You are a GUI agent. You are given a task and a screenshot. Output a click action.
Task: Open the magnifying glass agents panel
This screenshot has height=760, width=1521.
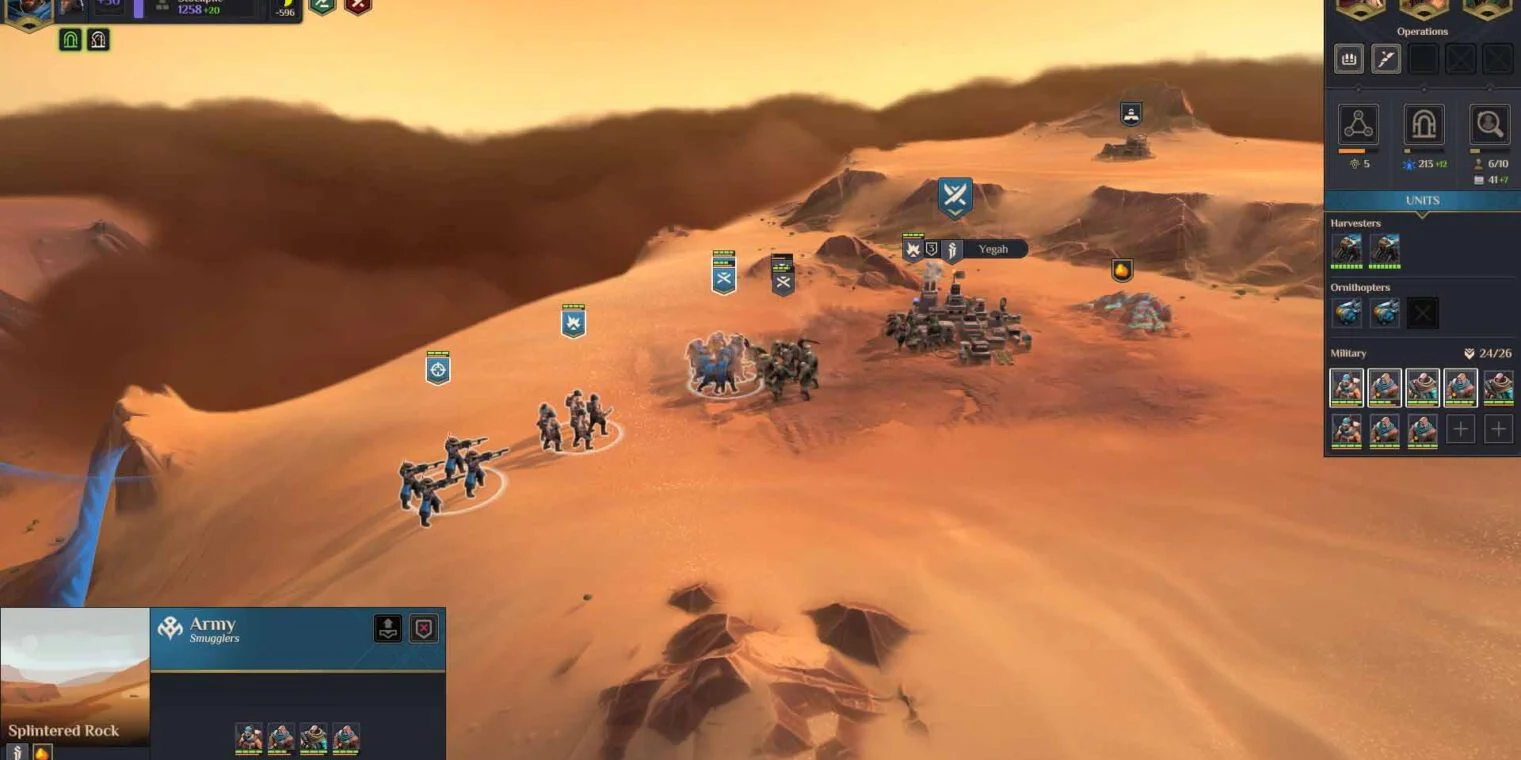[x=1489, y=125]
